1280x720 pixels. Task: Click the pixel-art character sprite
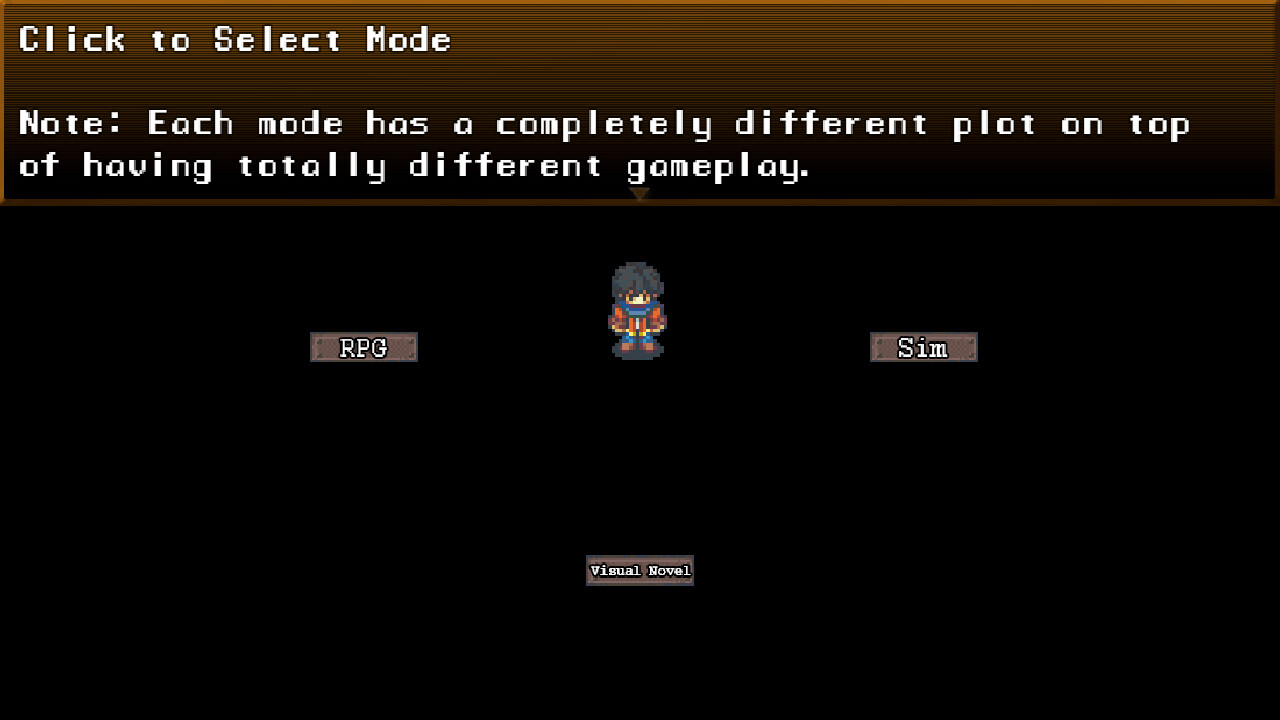(639, 310)
